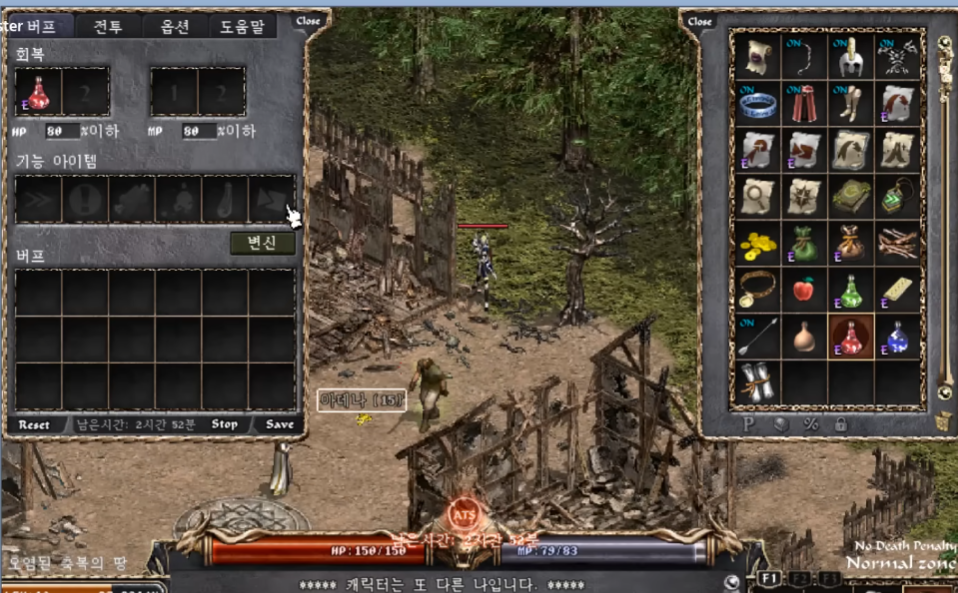
Task: Select the highlighted red potion in inventory
Action: click(851, 337)
